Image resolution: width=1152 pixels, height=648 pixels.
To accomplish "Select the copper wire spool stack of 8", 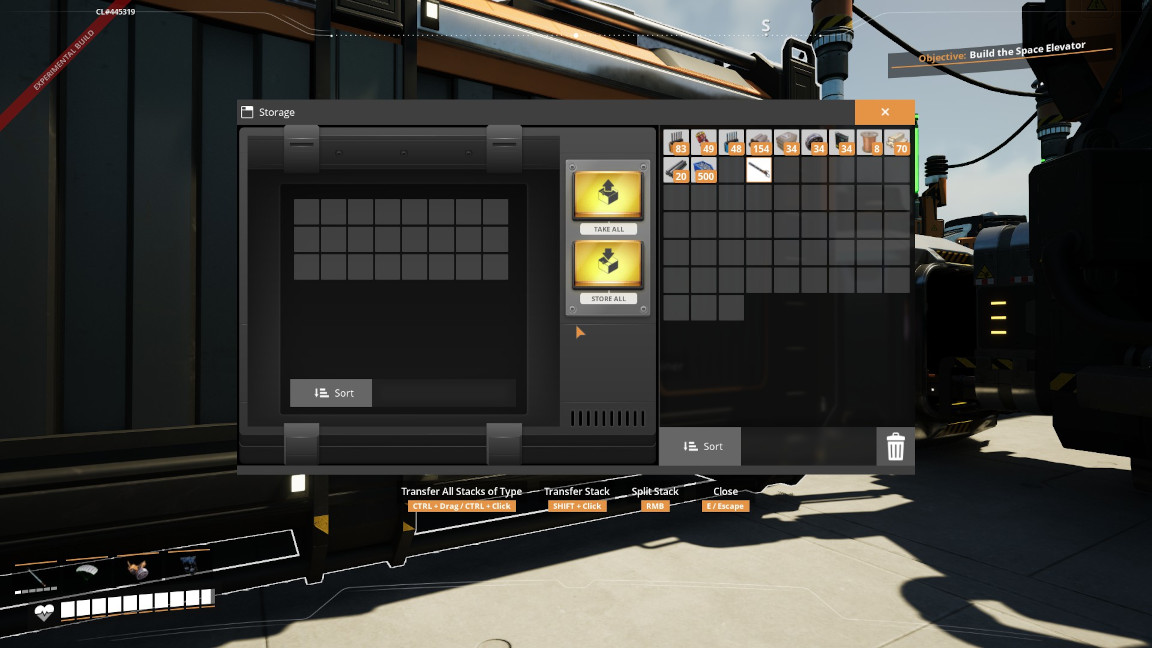I will tap(869, 142).
